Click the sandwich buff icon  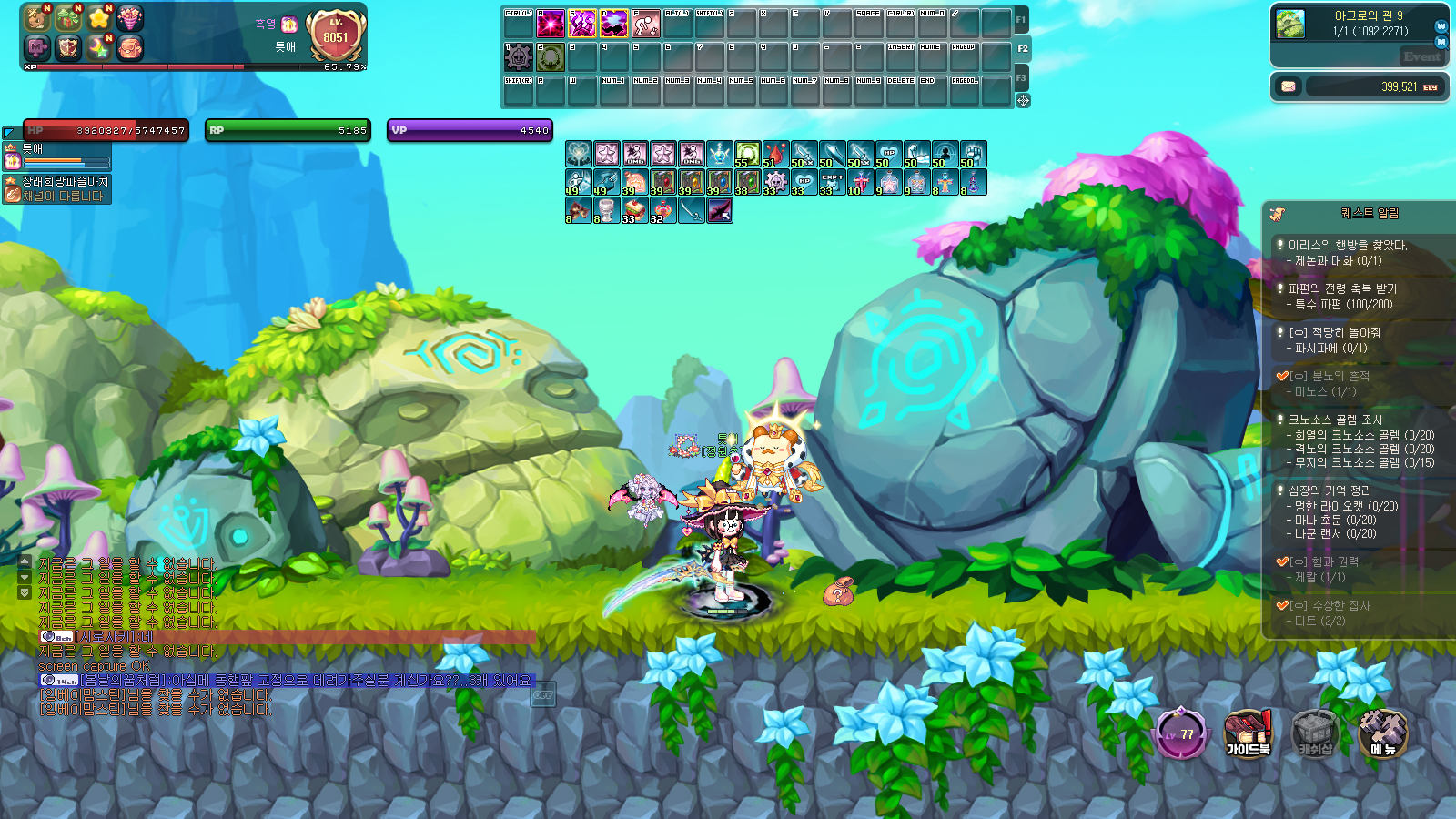pos(635,210)
